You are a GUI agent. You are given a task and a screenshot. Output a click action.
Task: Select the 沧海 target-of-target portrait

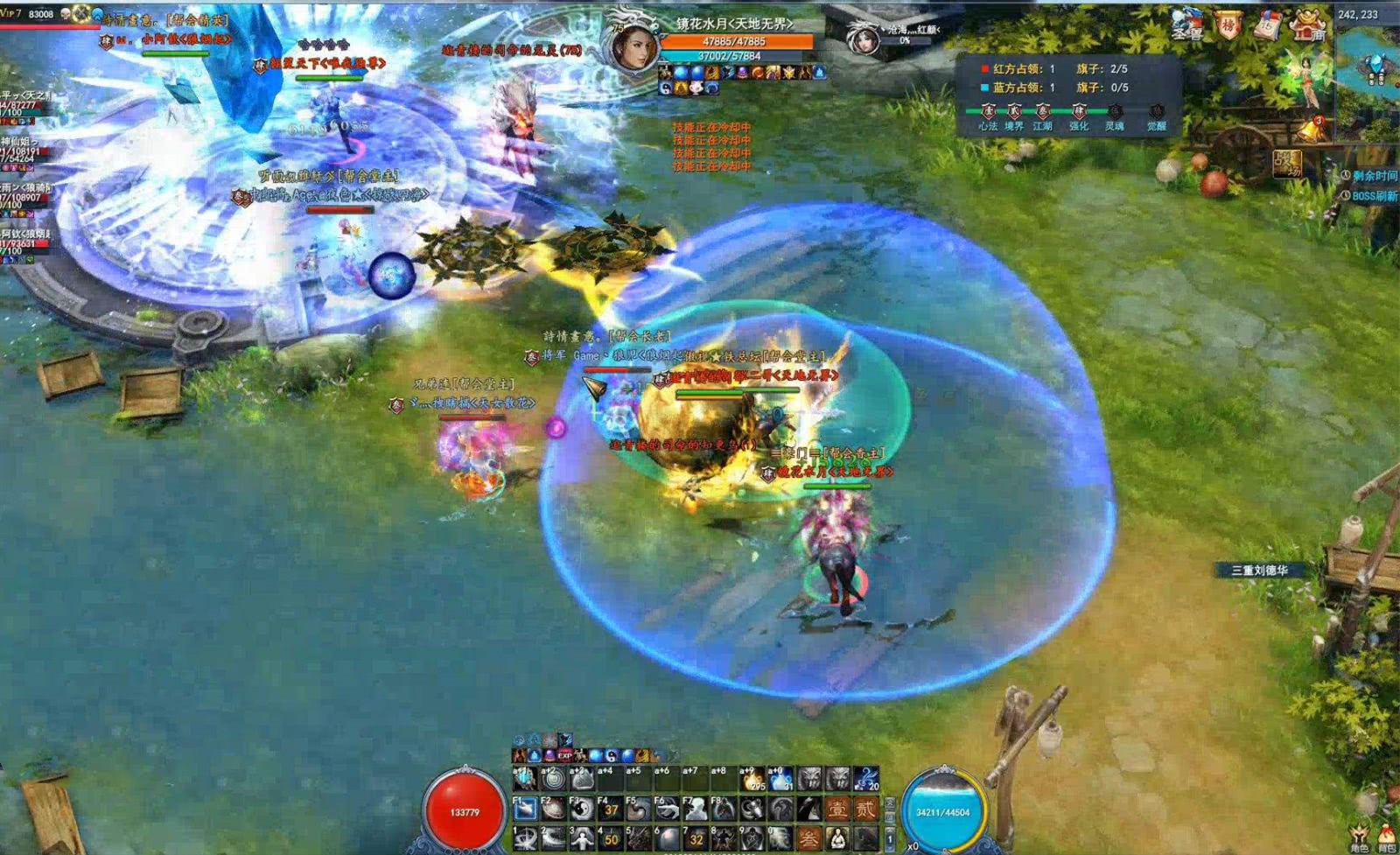[864, 39]
